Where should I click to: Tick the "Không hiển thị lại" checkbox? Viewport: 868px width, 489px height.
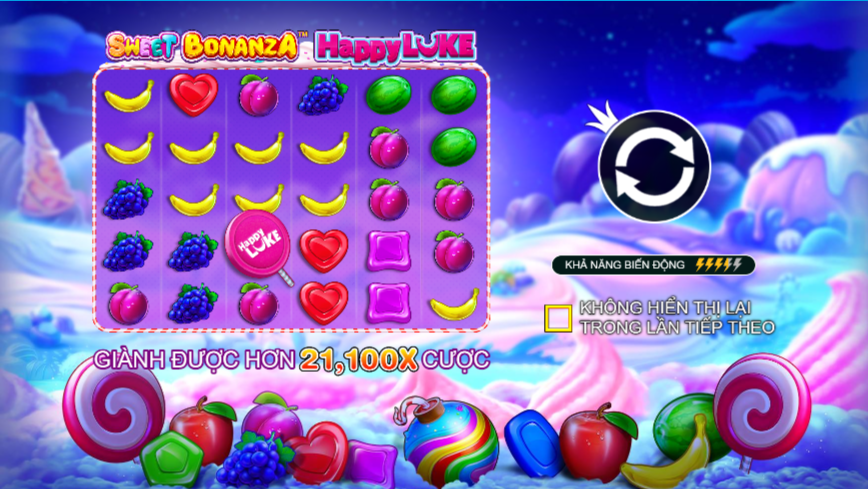tap(558, 318)
